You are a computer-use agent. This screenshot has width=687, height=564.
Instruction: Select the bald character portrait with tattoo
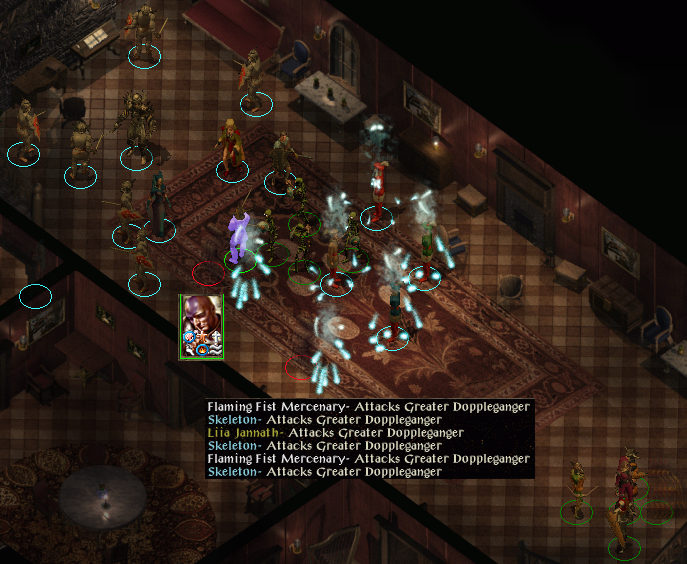[201, 326]
